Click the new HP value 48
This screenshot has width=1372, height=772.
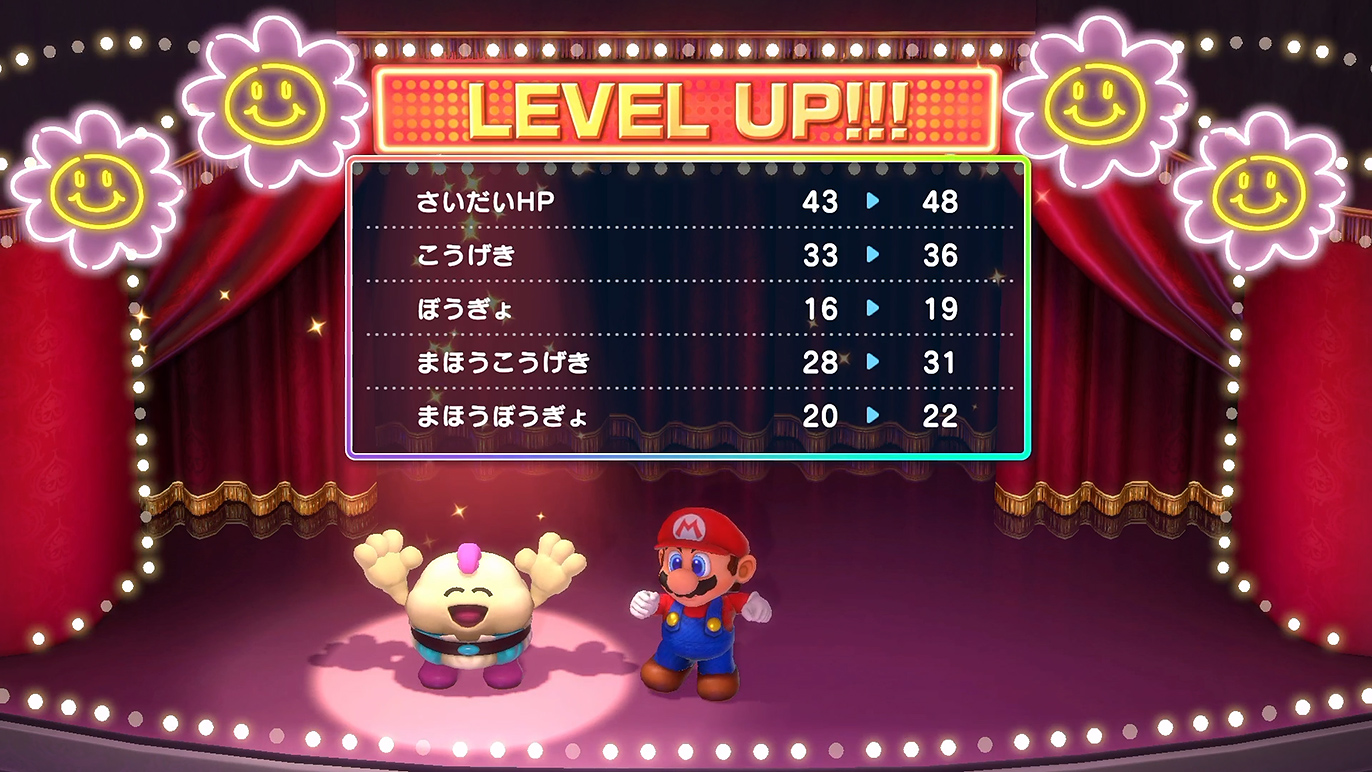(941, 203)
